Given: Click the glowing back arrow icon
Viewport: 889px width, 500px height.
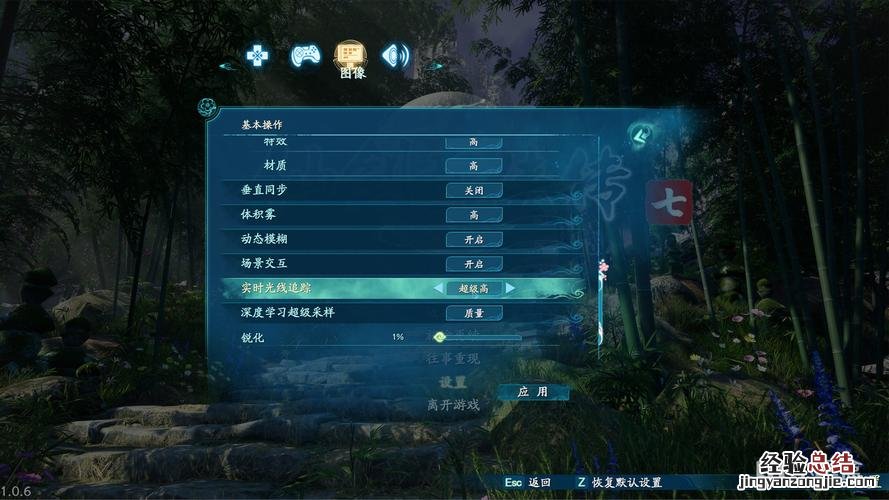Looking at the screenshot, I should pyautogui.click(x=638, y=134).
